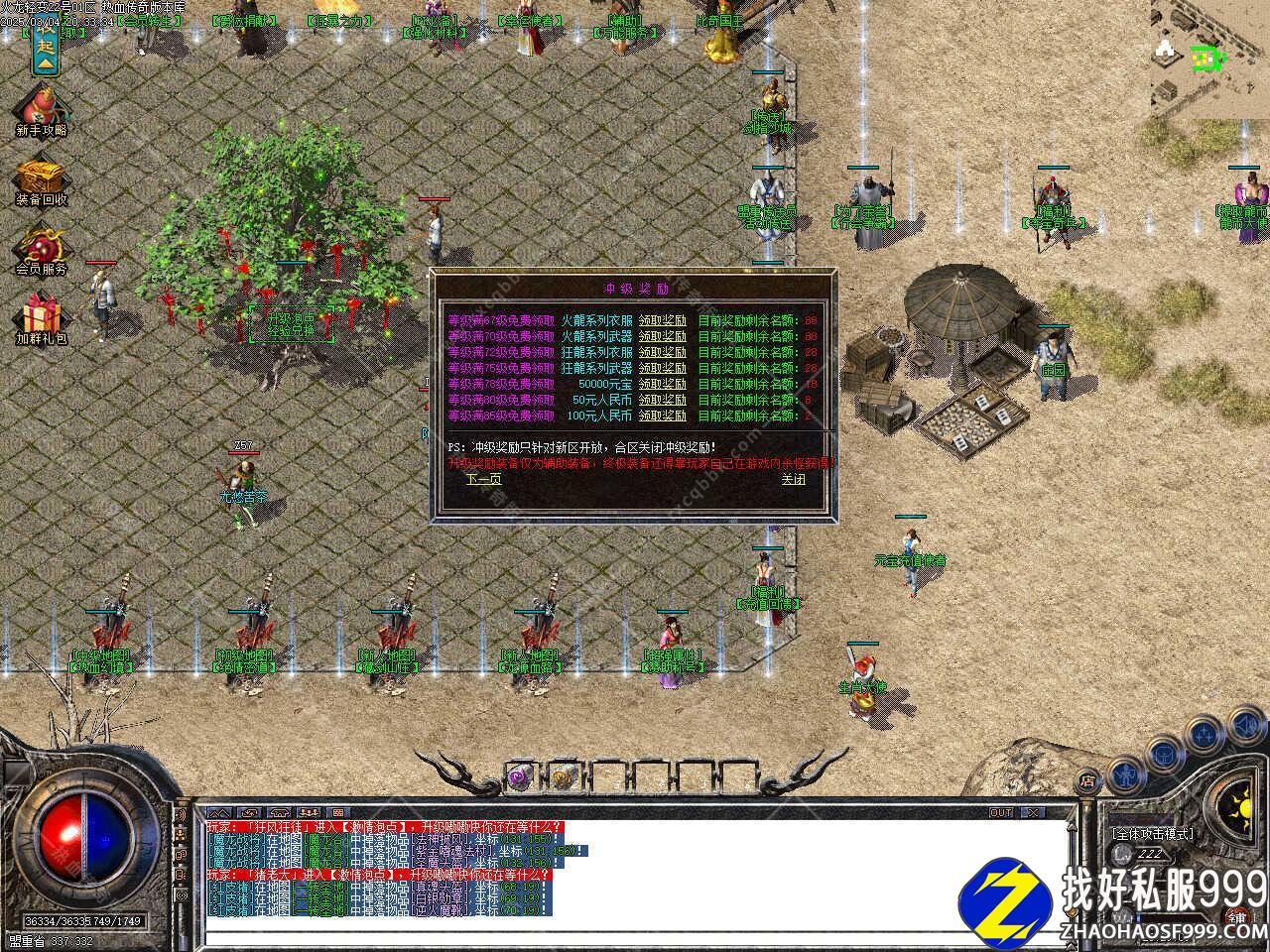Viewport: 1270px width, 952px height.
Task: Click the OUT button on chat bar
Action: [1001, 812]
